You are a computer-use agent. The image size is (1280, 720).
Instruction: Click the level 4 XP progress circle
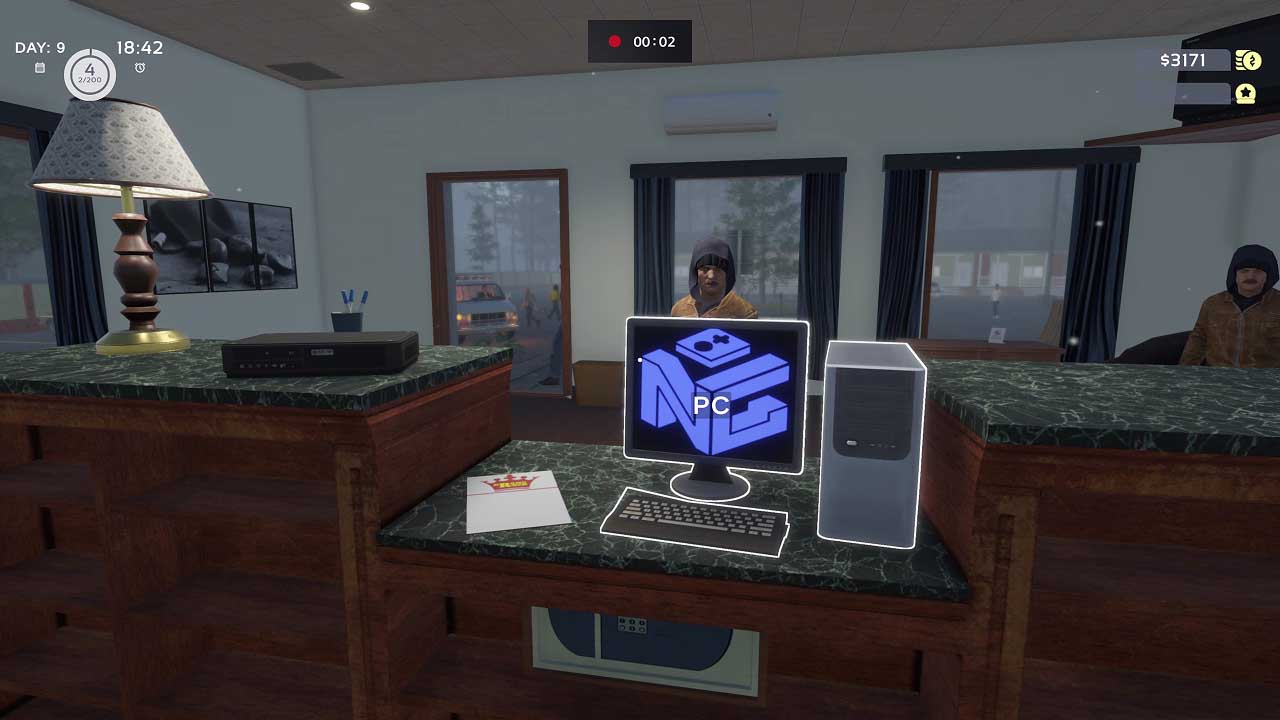click(x=89, y=74)
